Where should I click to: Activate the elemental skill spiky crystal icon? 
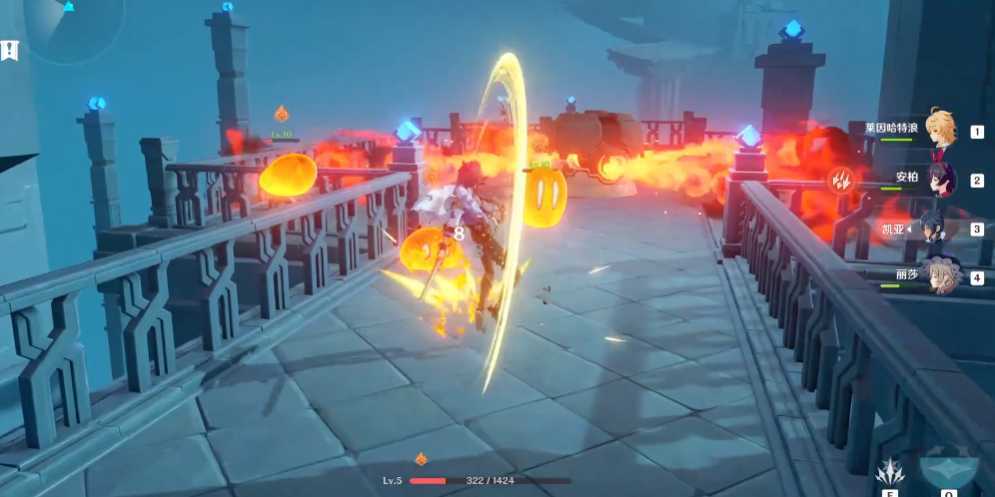(x=891, y=471)
